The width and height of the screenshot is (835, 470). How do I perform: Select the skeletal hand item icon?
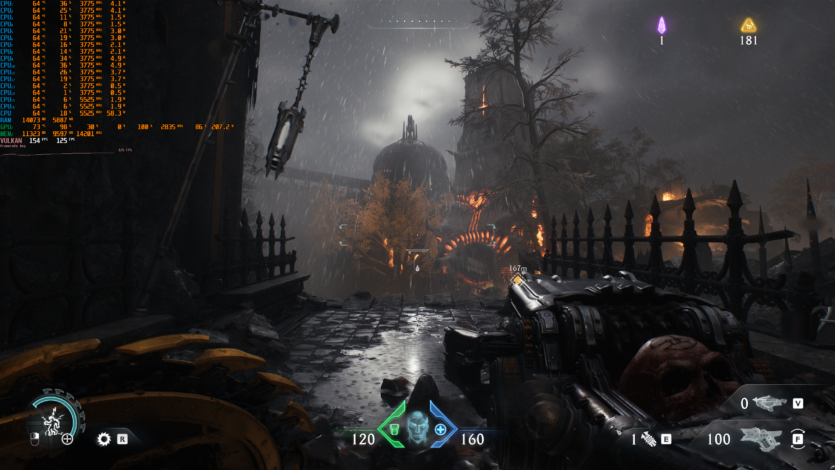pyautogui.click(x=648, y=439)
